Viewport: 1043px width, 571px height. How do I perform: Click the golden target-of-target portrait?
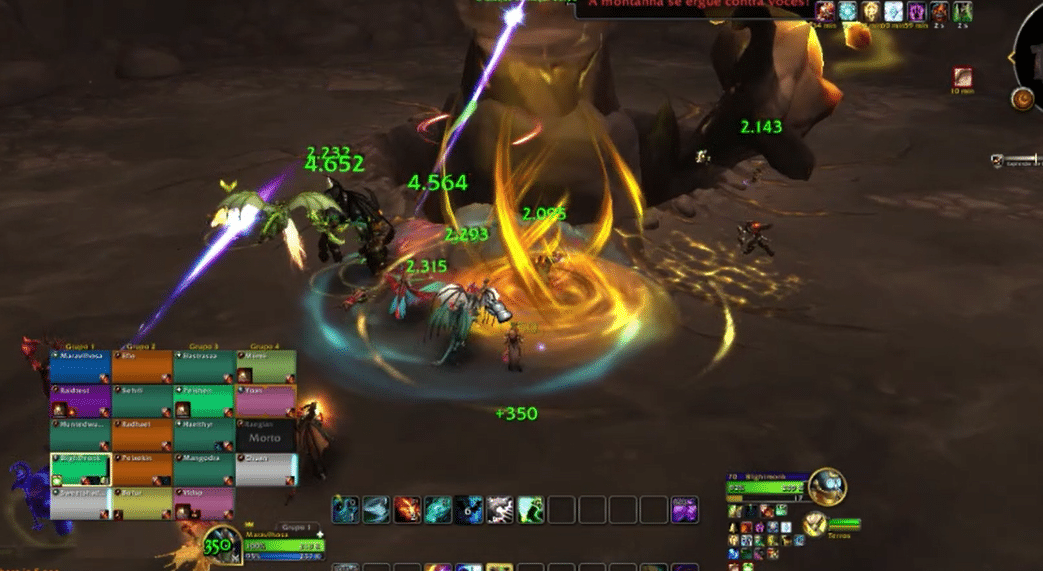815,523
